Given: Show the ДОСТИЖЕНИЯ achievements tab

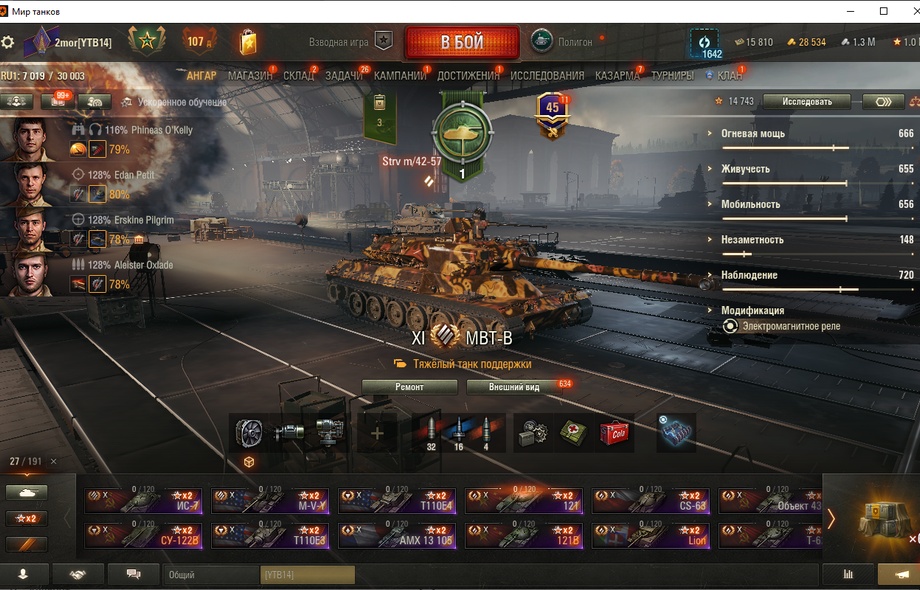Looking at the screenshot, I should click(x=467, y=75).
